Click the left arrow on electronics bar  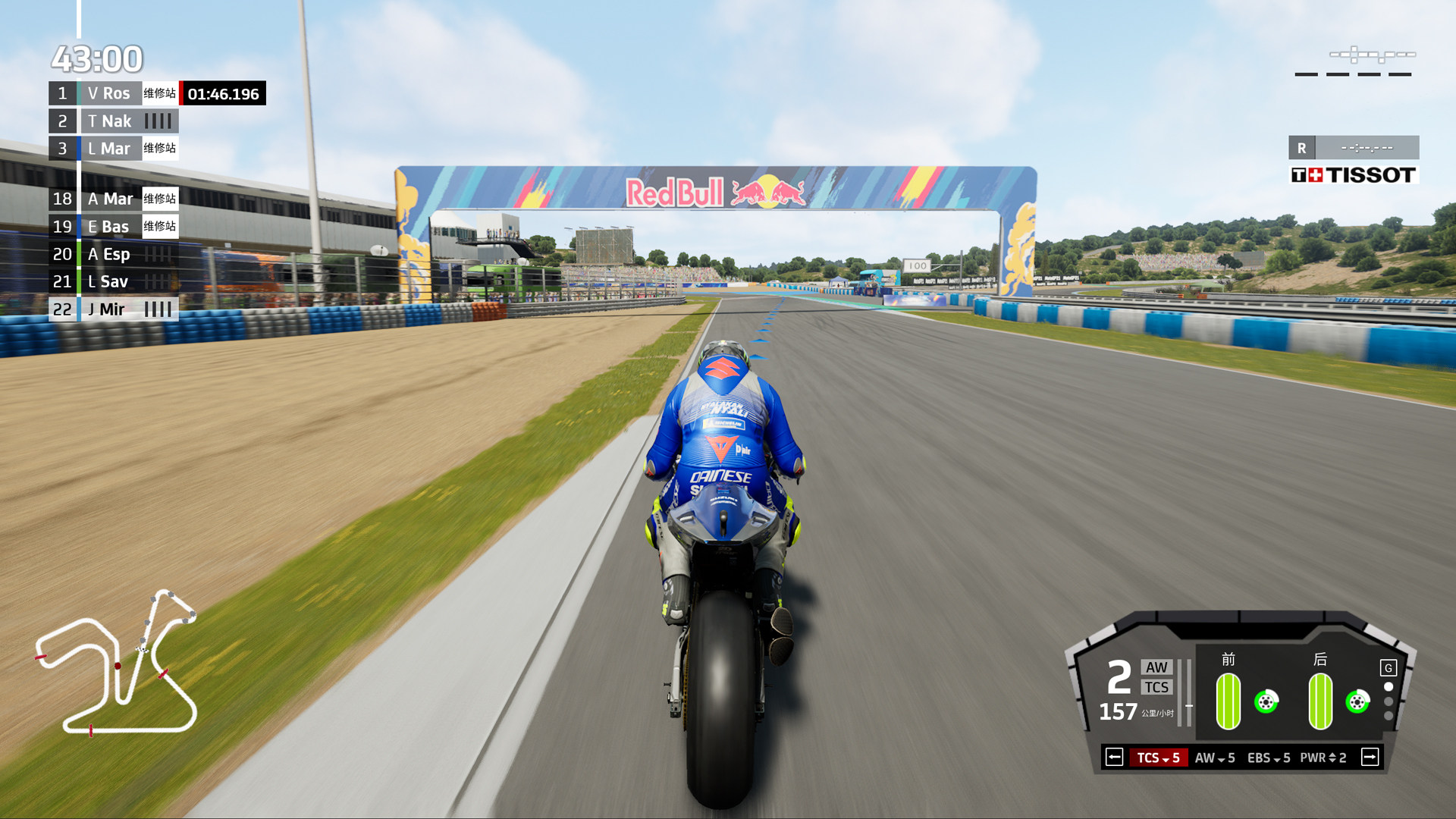[x=1114, y=758]
